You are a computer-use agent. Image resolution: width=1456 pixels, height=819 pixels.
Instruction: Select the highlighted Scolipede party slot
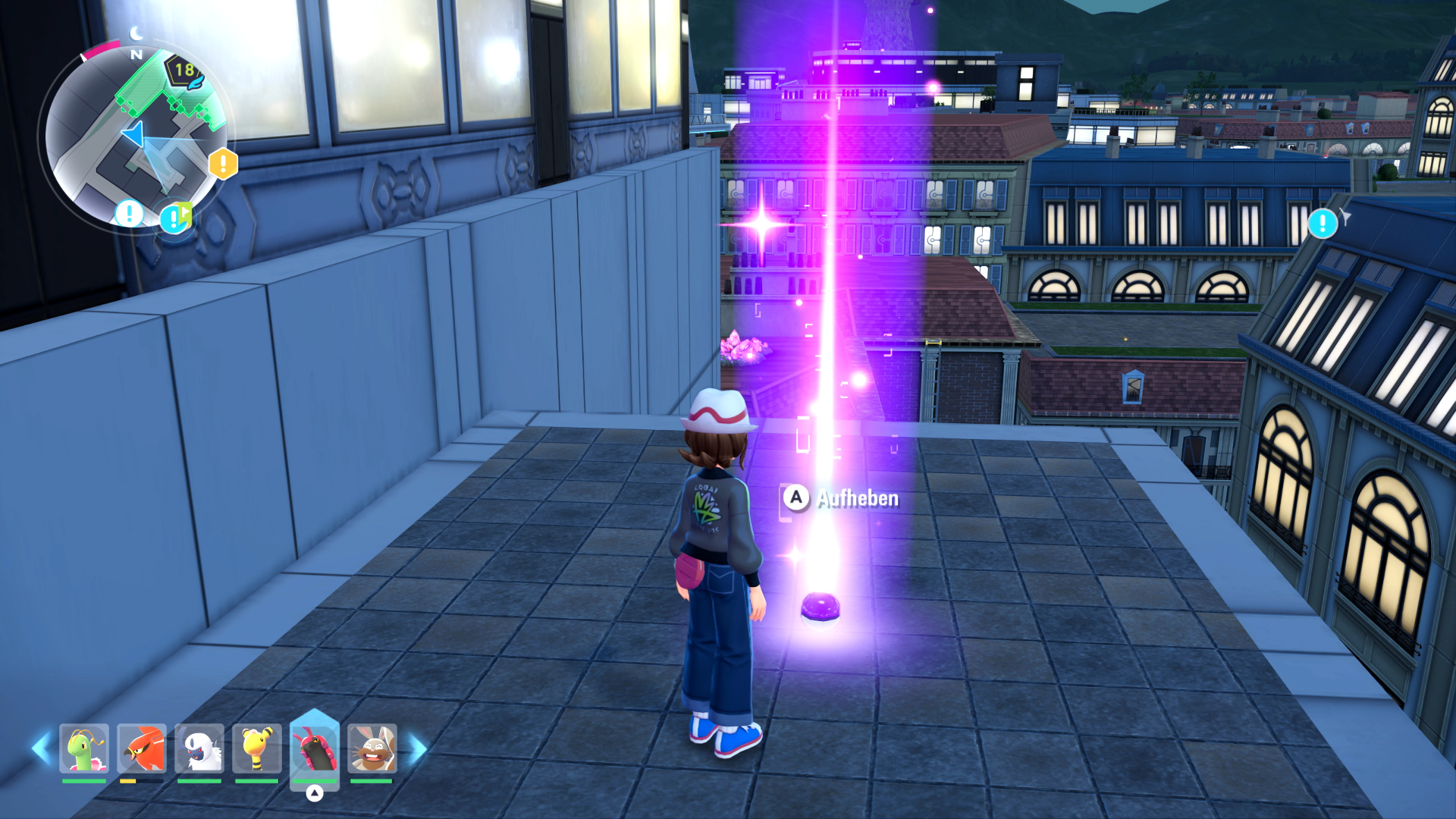click(314, 750)
